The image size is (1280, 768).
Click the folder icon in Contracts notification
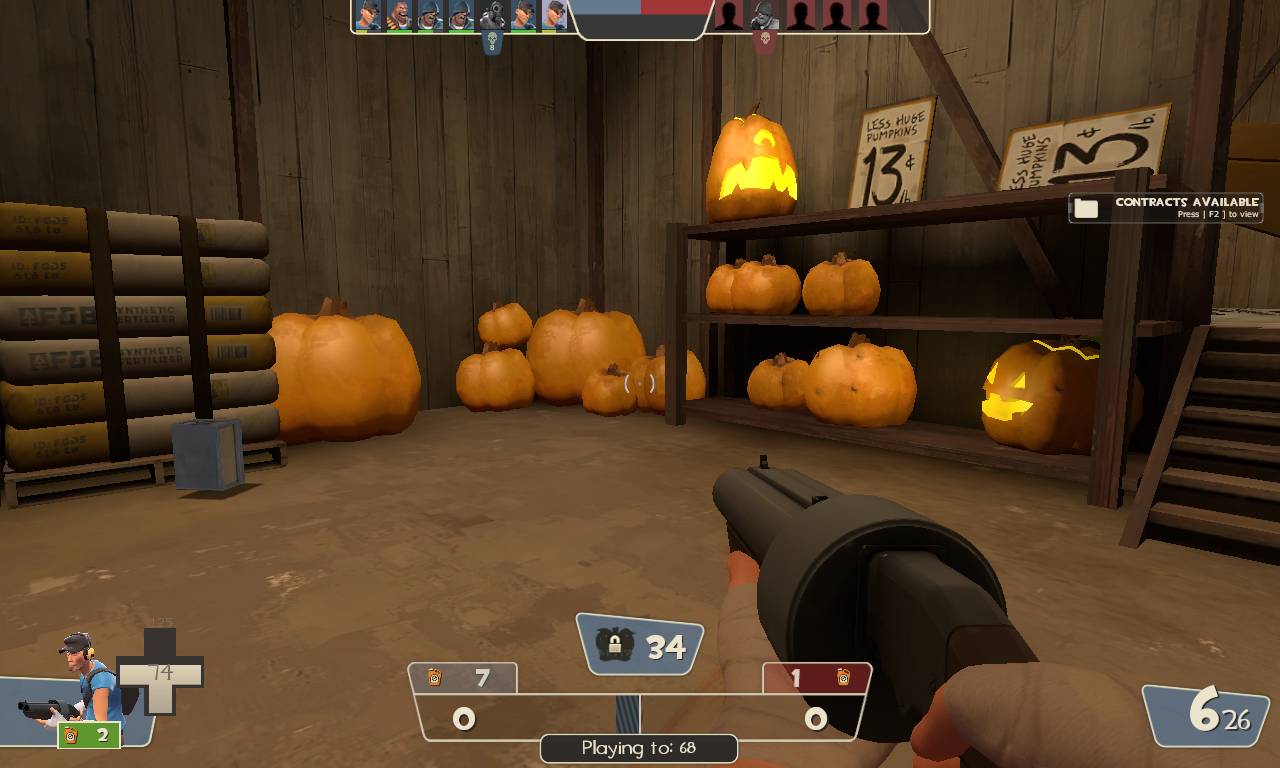[1086, 207]
